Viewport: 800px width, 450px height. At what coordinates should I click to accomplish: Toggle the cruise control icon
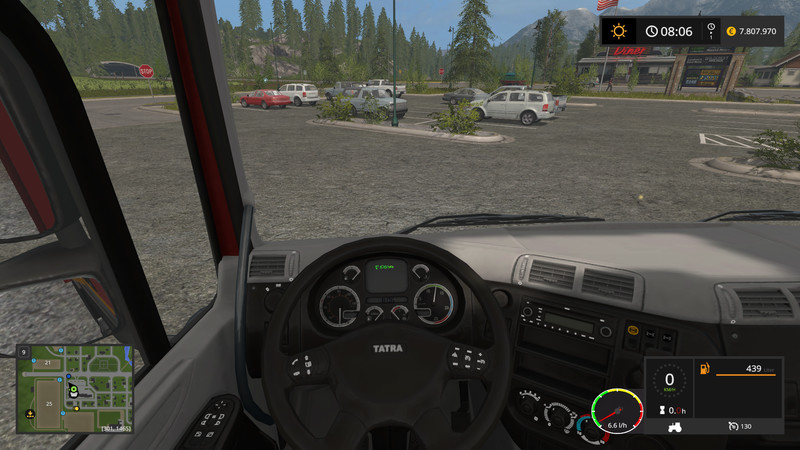point(732,427)
